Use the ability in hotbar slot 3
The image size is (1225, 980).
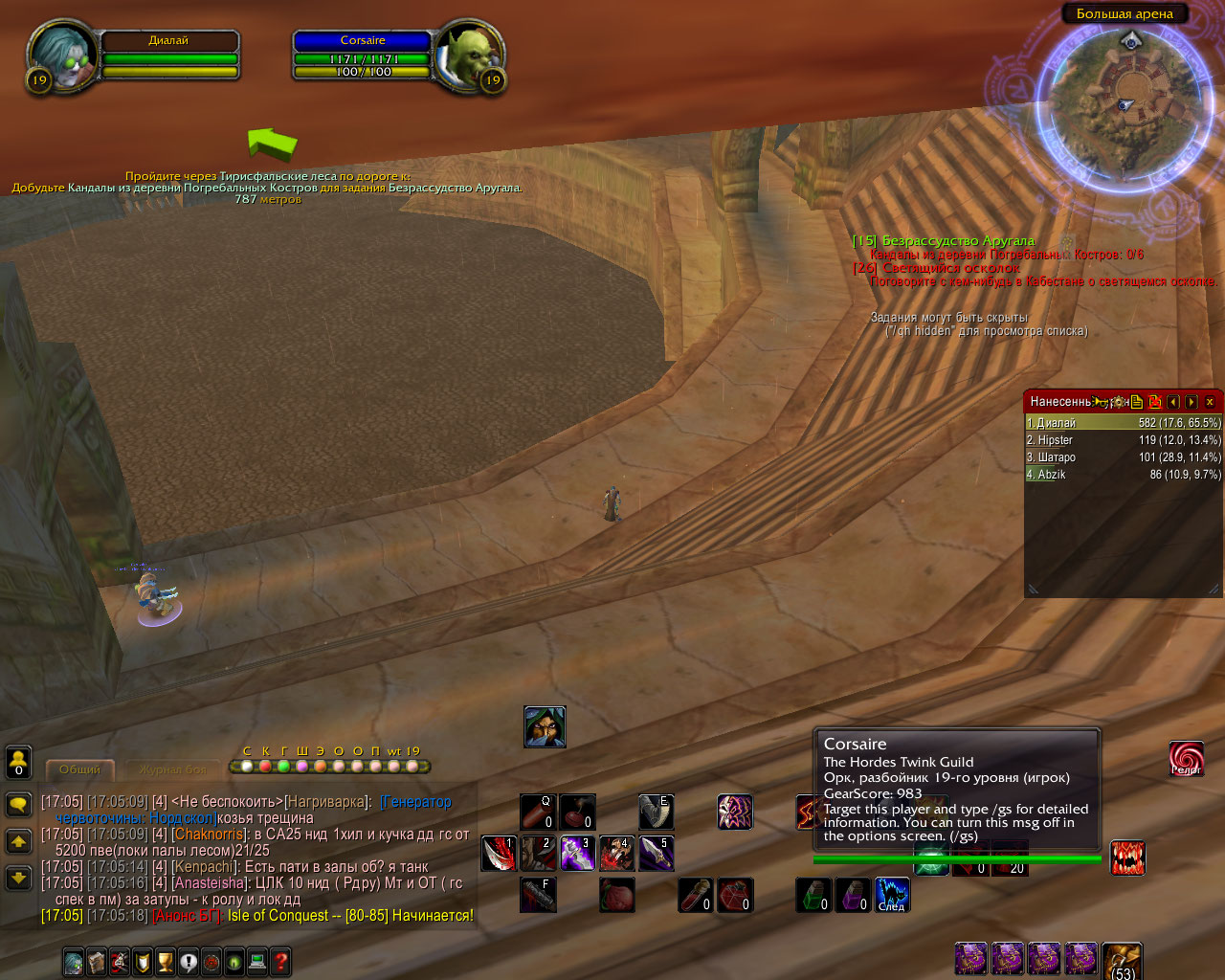578,854
